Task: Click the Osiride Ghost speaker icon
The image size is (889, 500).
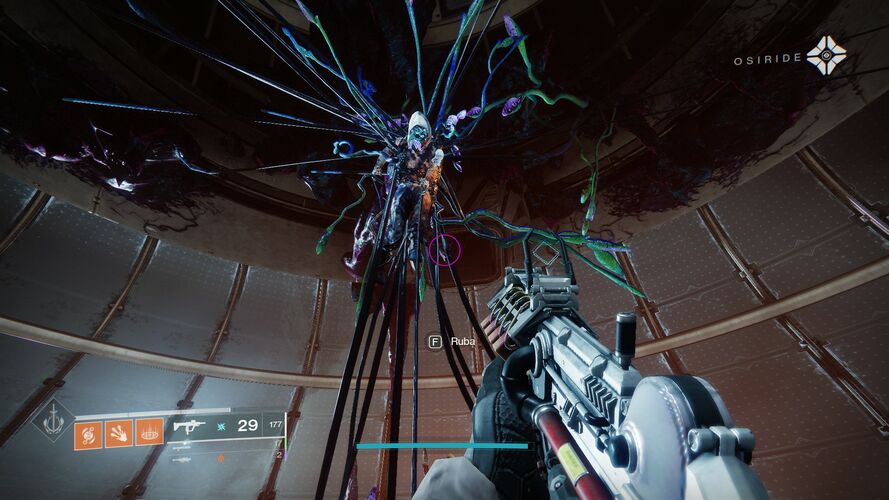Action: pyautogui.click(x=827, y=56)
